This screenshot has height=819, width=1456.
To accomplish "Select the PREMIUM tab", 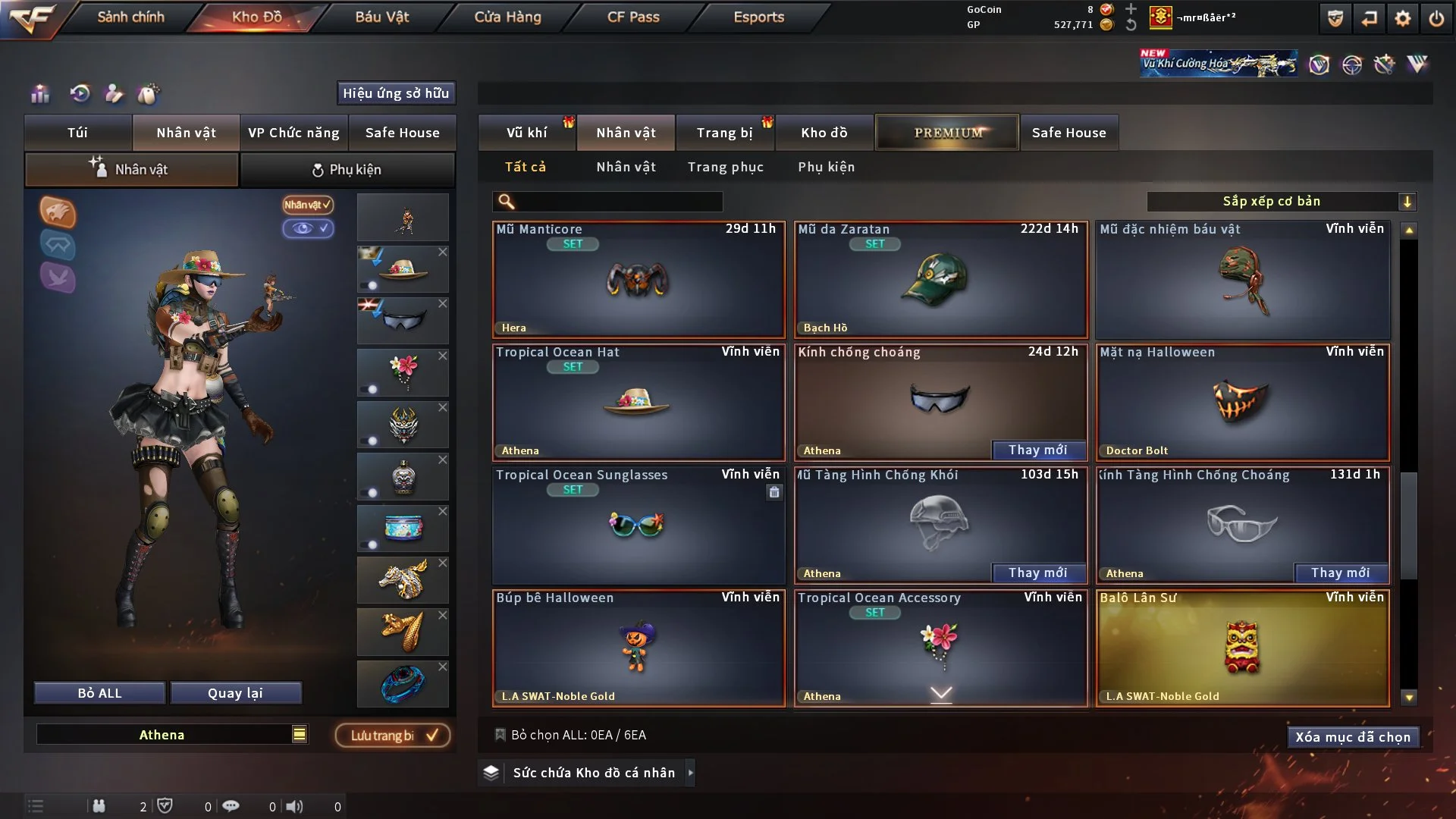I will point(947,133).
